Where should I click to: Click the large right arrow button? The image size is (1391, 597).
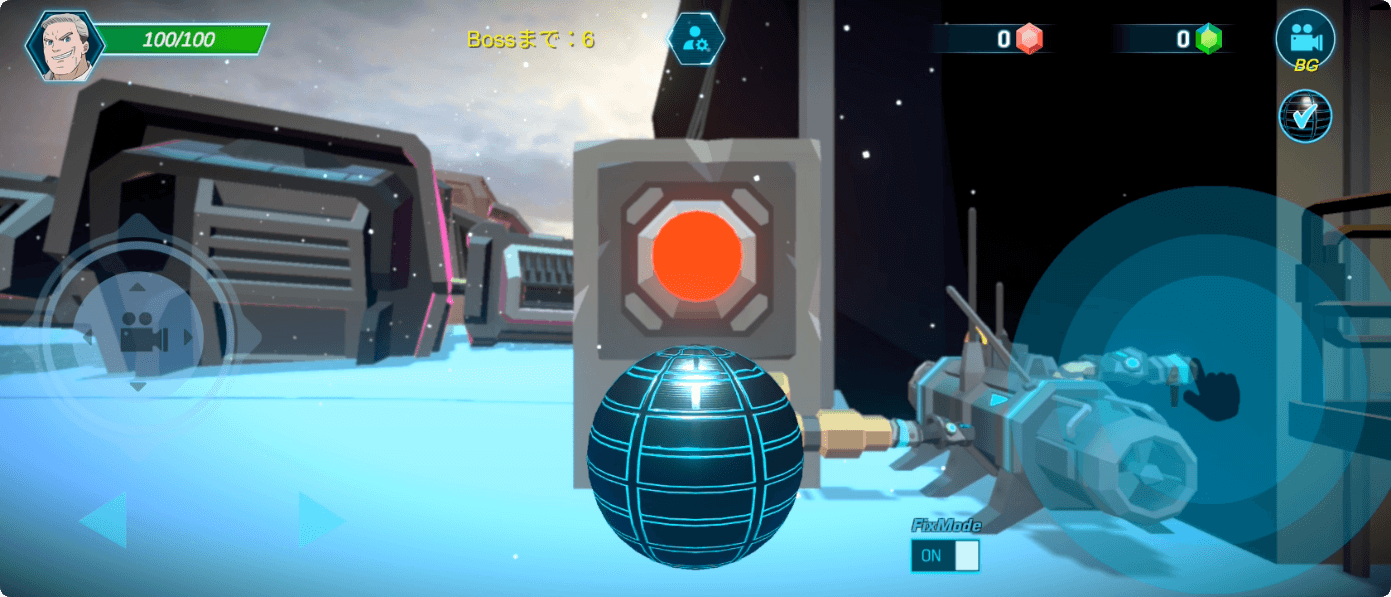[321, 520]
